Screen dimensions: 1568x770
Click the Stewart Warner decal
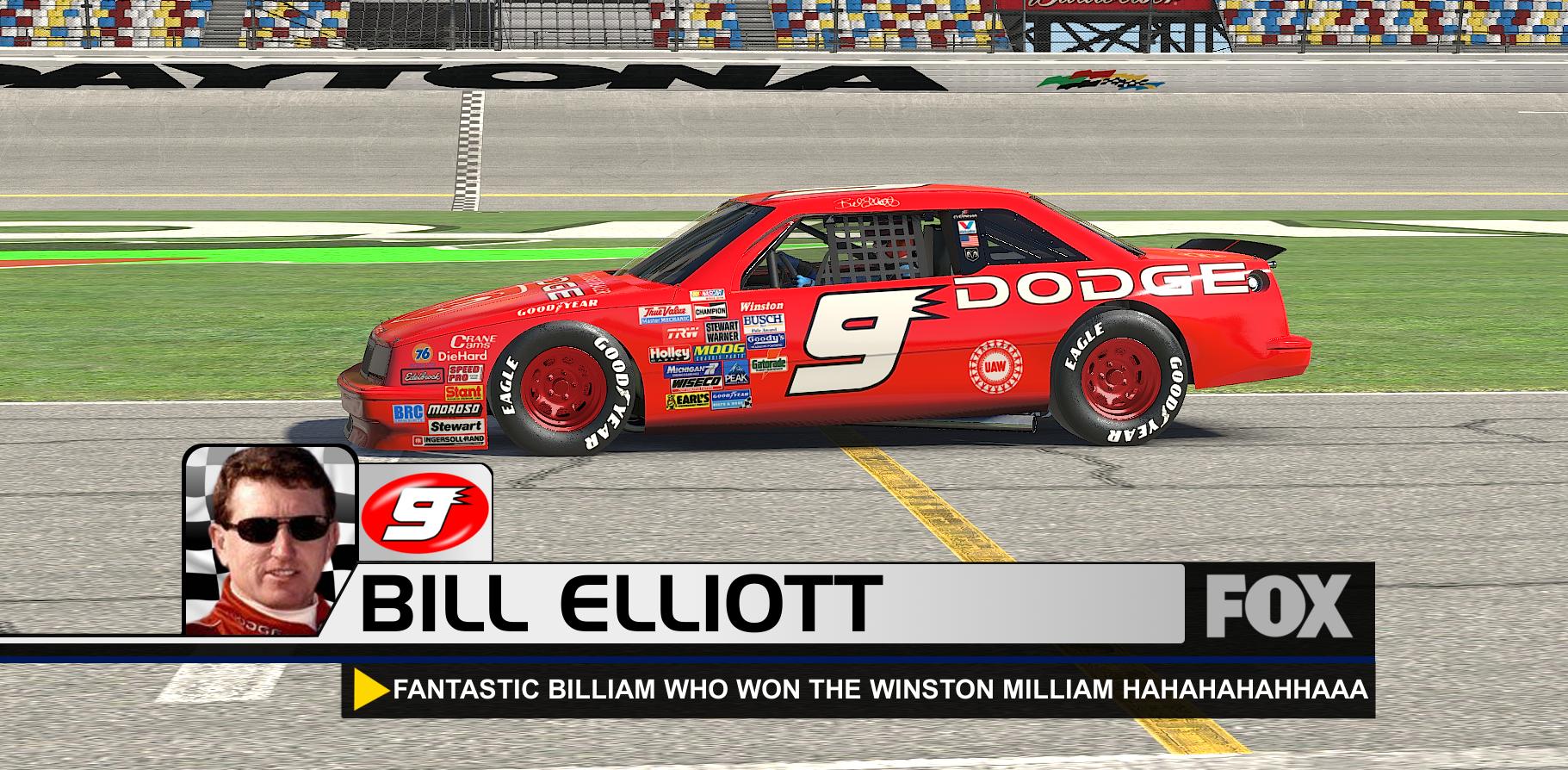pos(722,332)
